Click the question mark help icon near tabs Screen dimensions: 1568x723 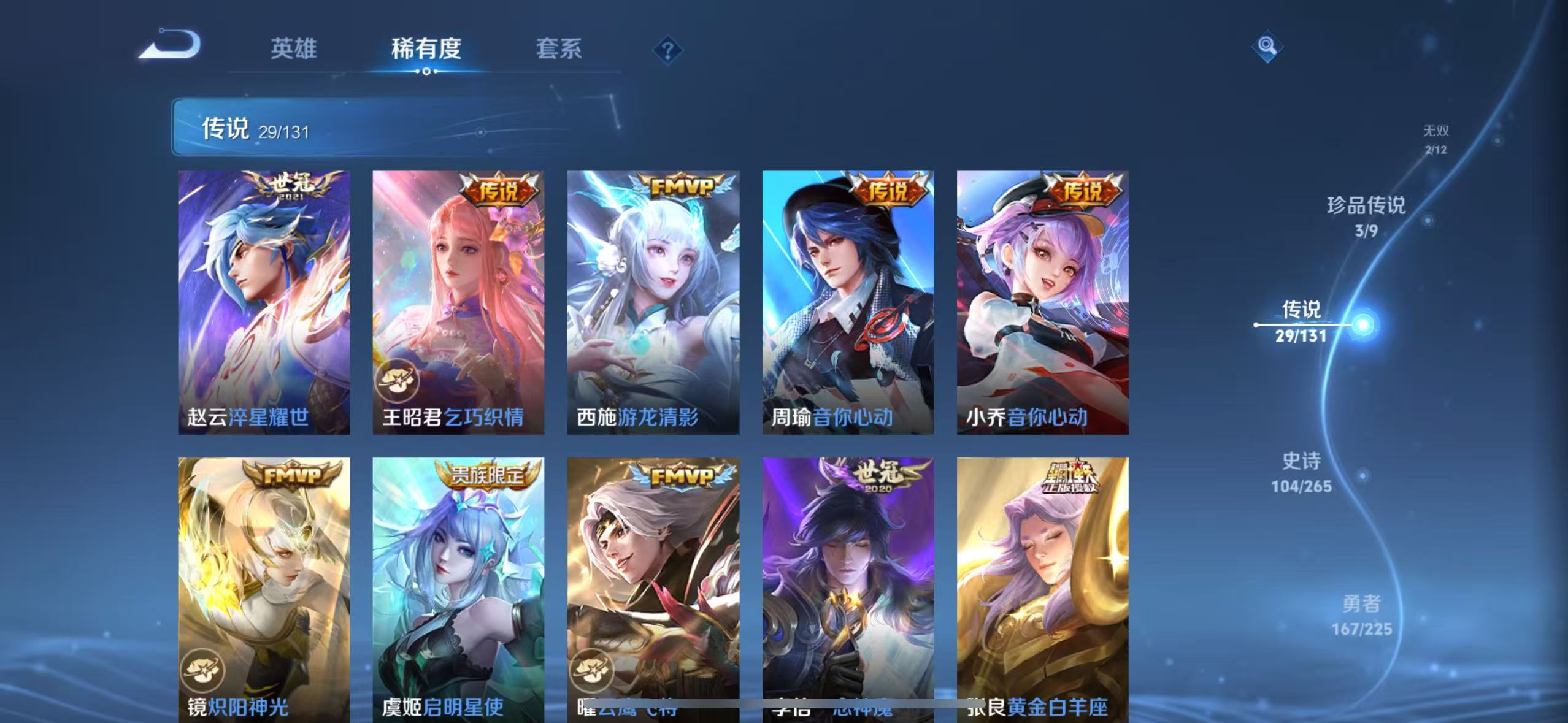(x=669, y=50)
